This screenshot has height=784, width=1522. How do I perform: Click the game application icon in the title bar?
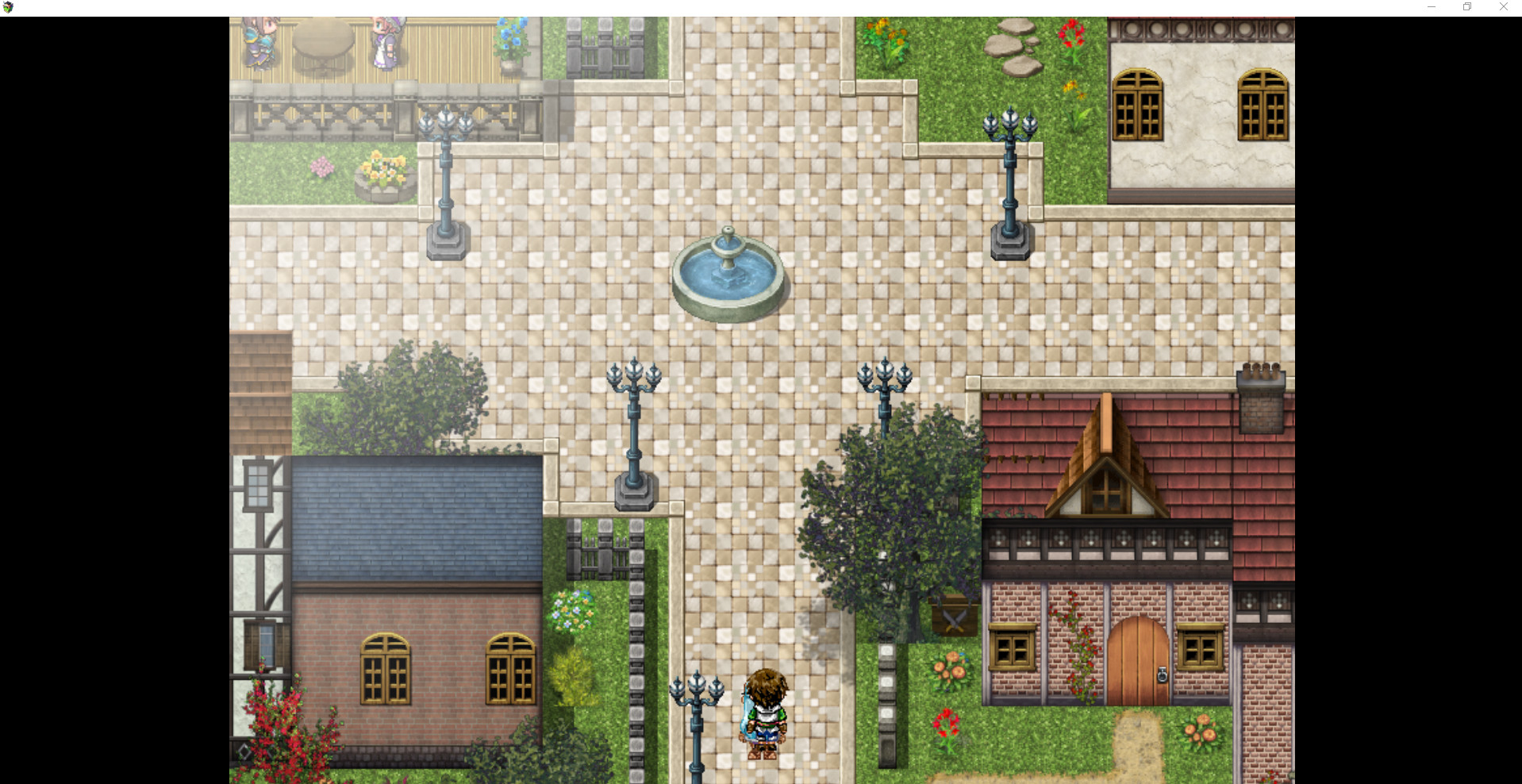pos(8,6)
